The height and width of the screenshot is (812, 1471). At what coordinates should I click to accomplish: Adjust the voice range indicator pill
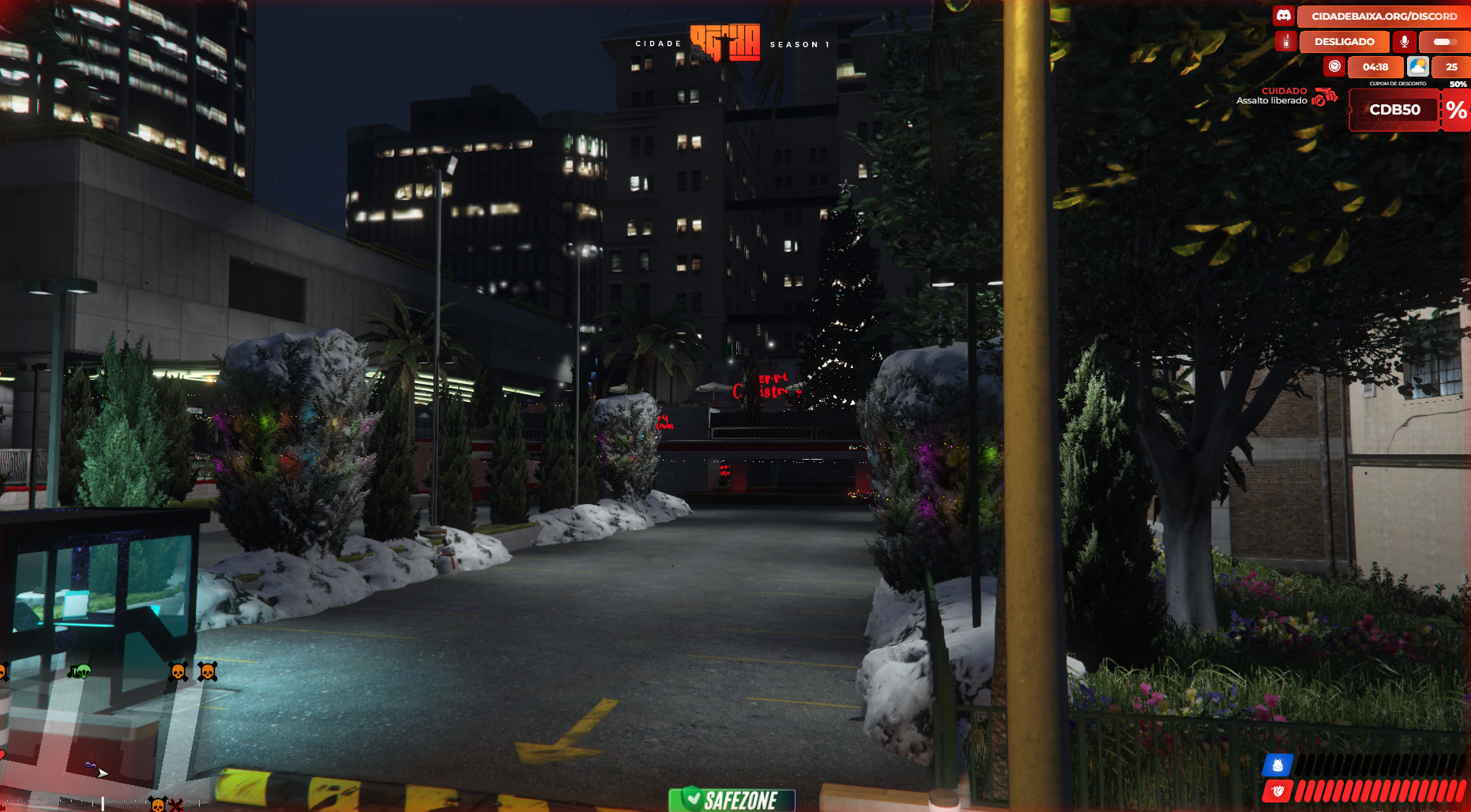(x=1443, y=41)
